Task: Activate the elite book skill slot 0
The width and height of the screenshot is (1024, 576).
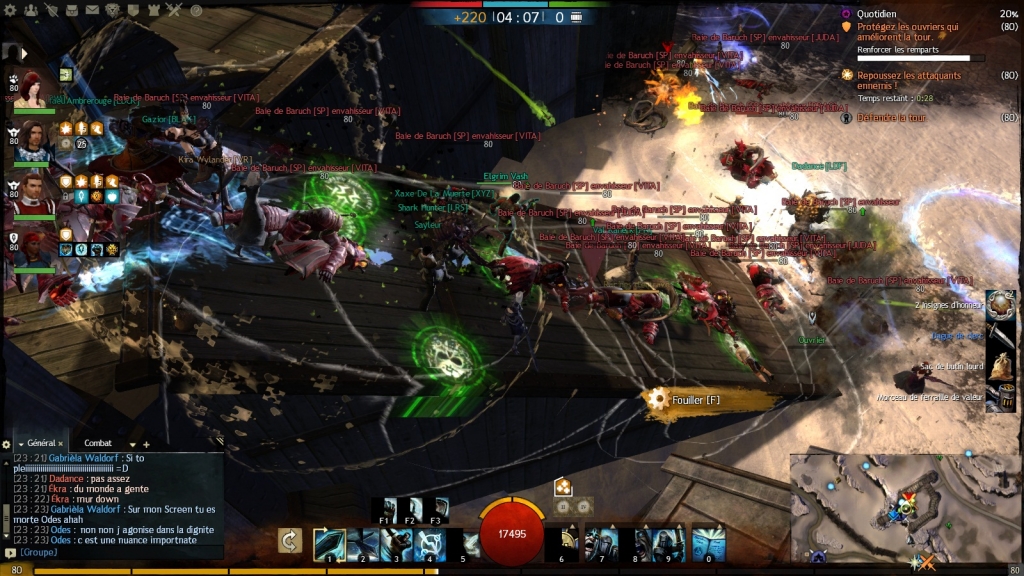Action: tap(708, 544)
